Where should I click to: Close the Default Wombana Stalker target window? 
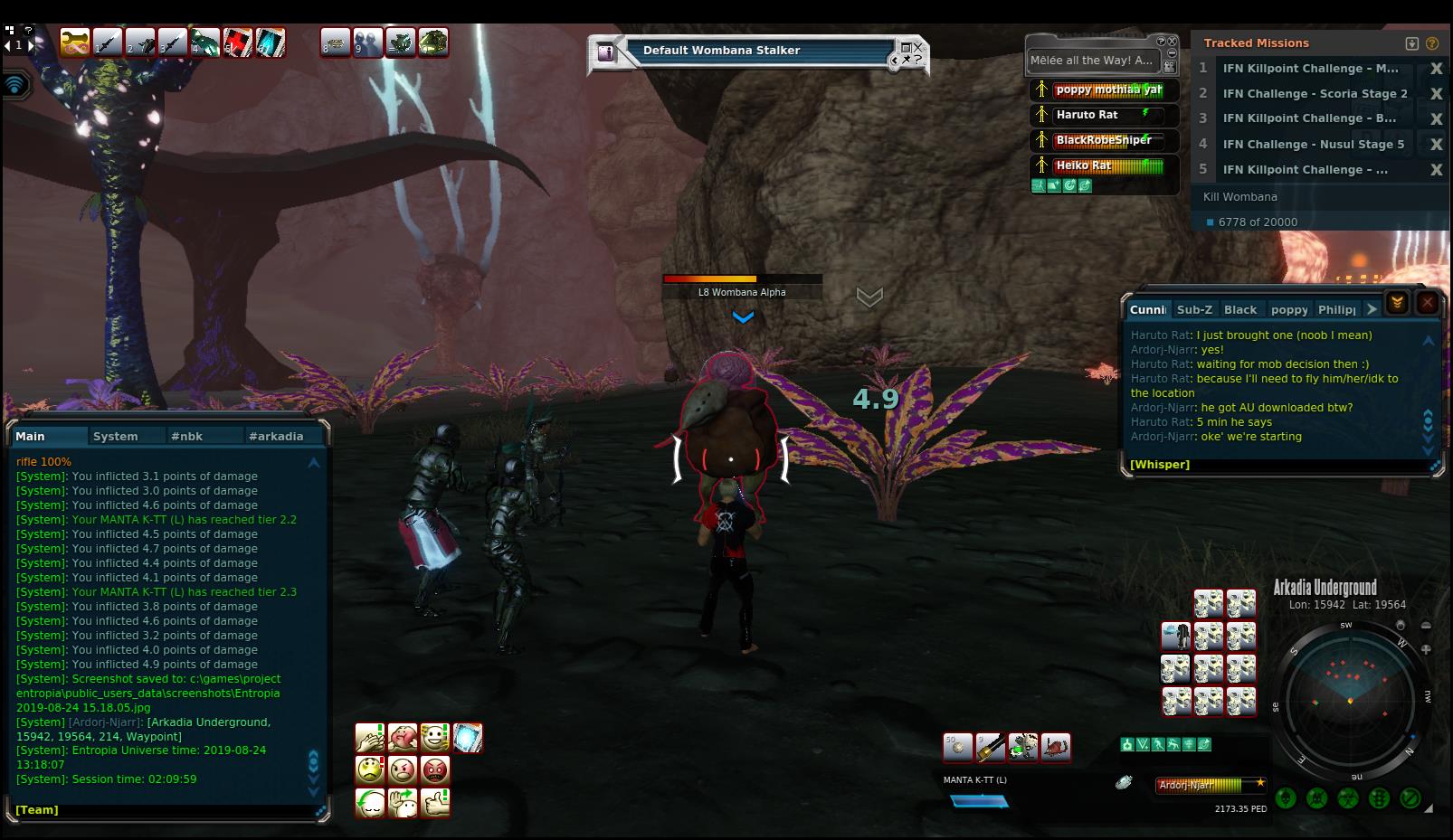pyautogui.click(x=918, y=46)
